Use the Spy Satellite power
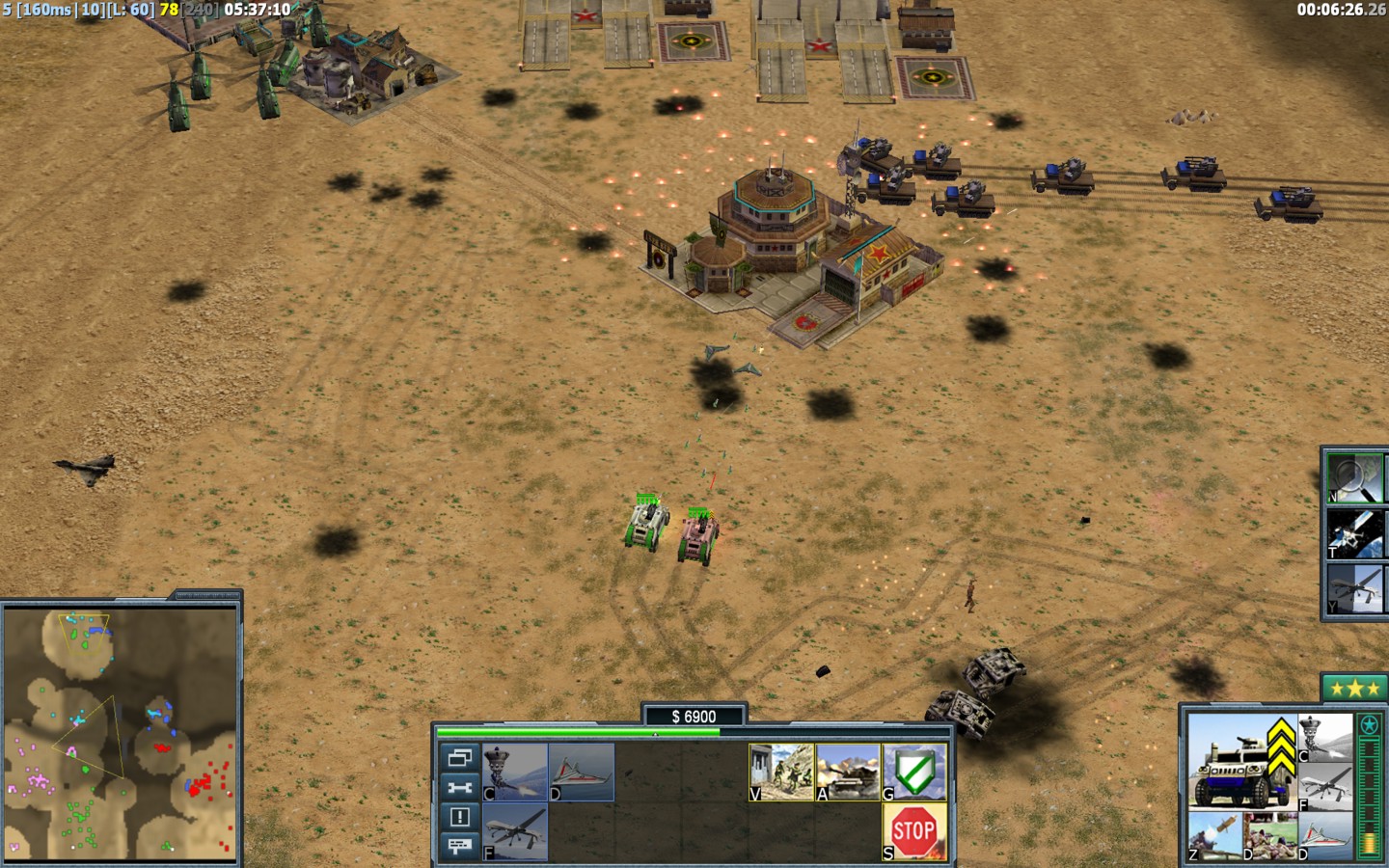The image size is (1389, 868). [1353, 533]
